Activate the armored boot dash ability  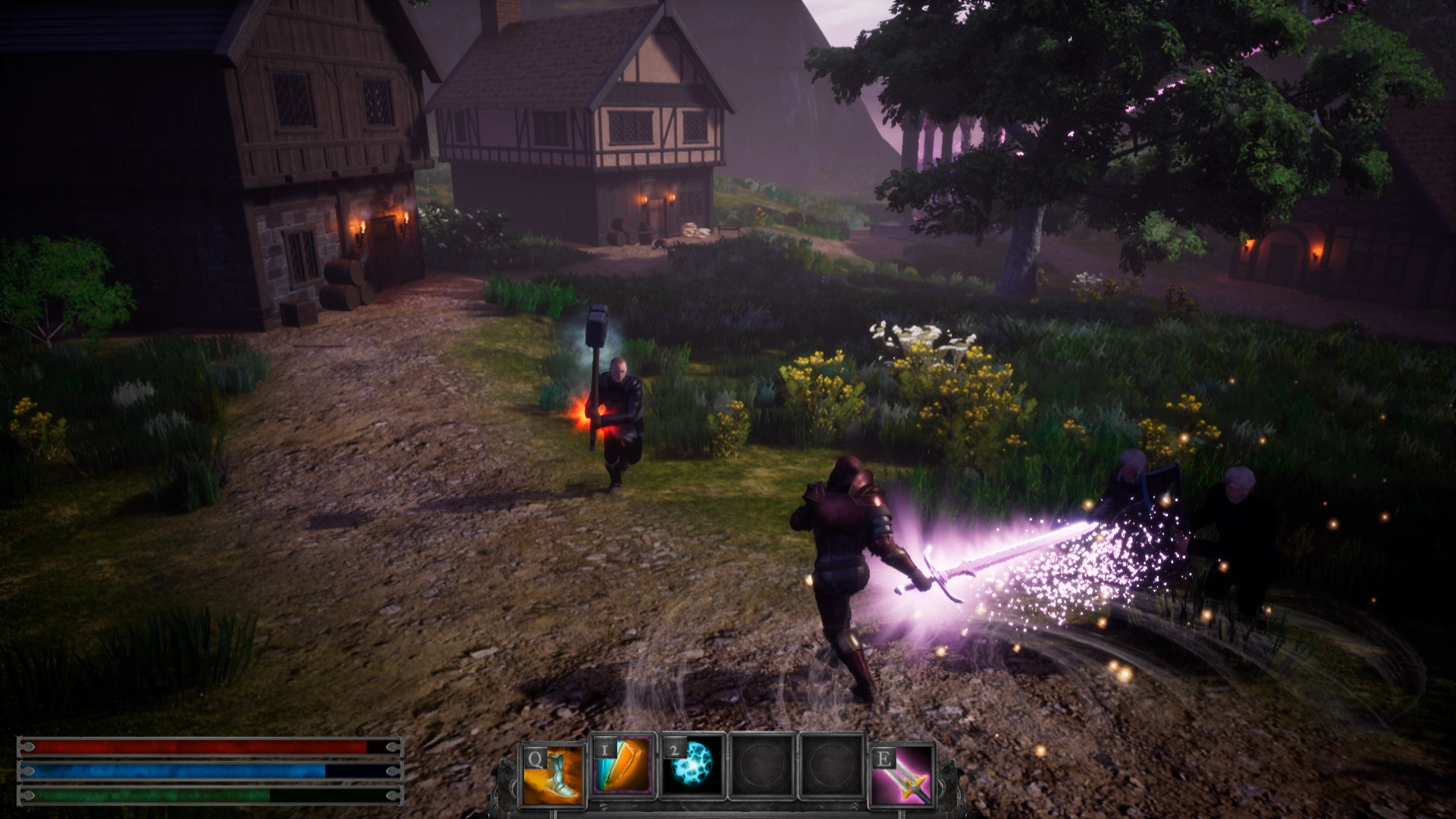point(553,774)
